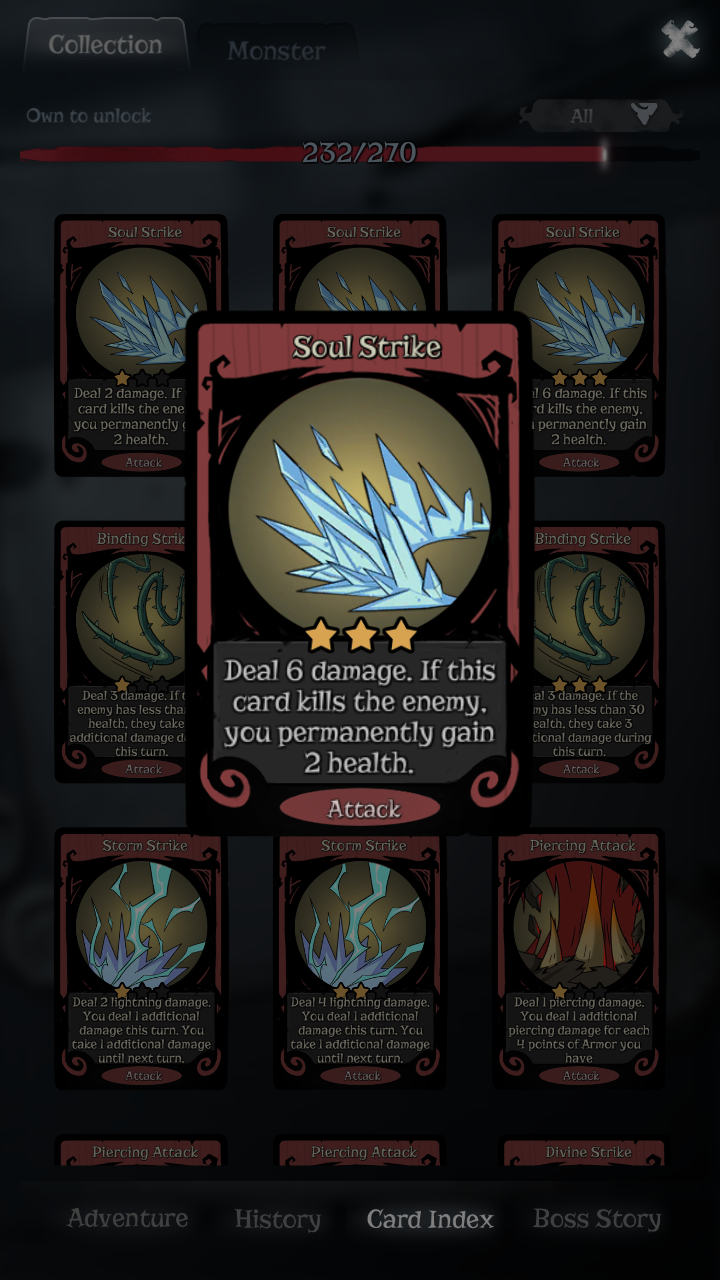
Task: Open the History section
Action: (278, 1220)
